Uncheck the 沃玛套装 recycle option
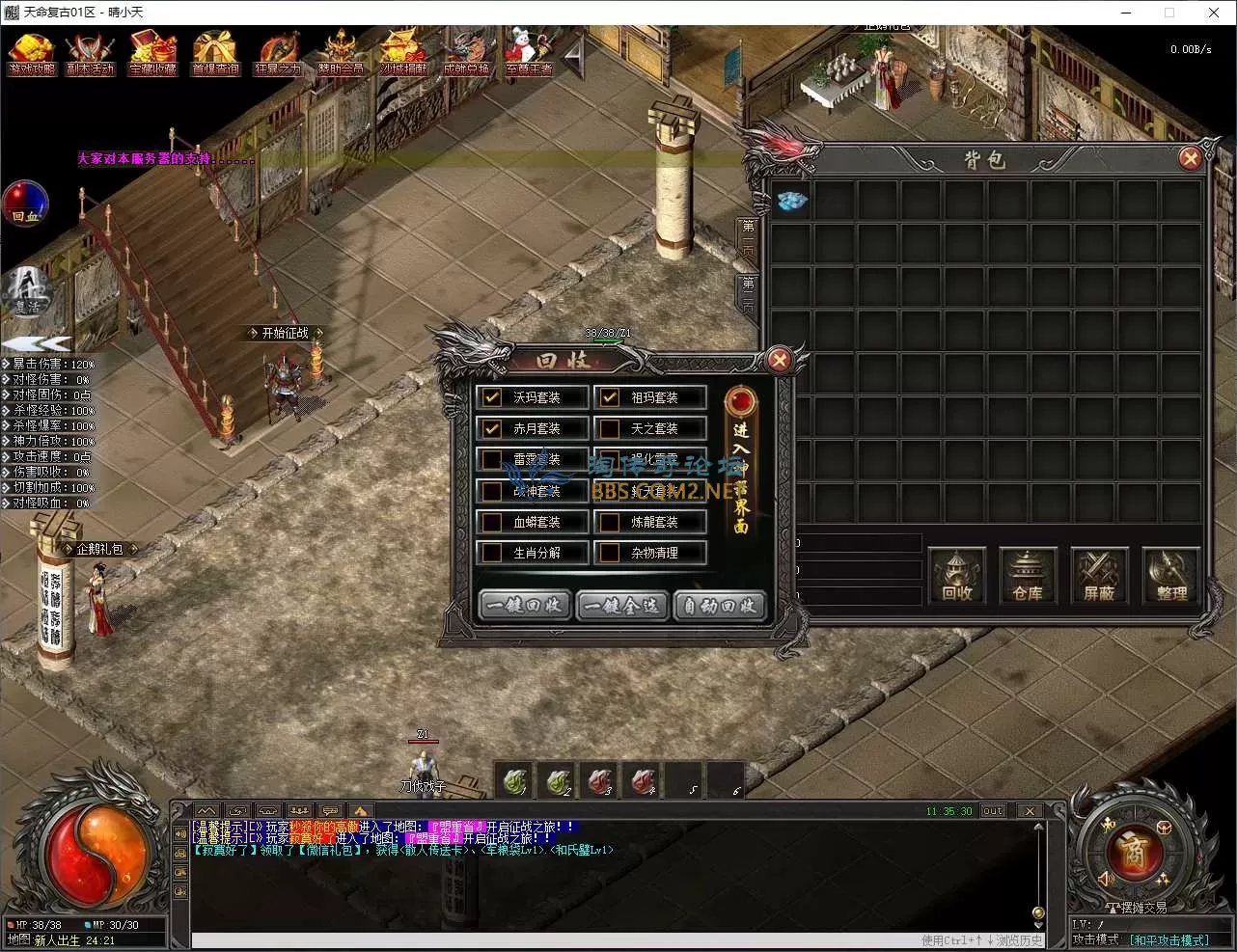Viewport: 1237px width, 952px height. (x=492, y=397)
